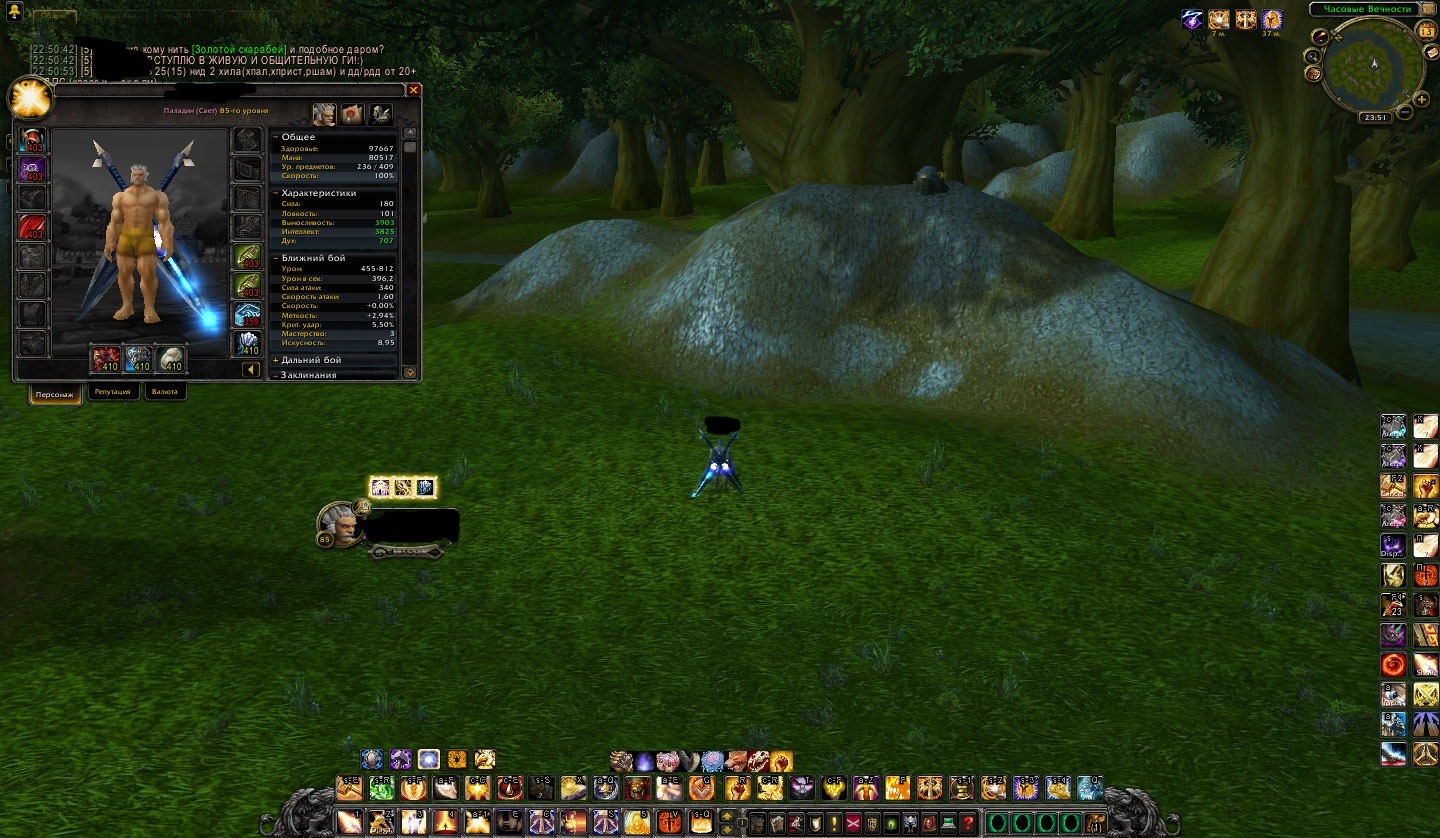
Task: Open the calendar button showing 13
Action: pyautogui.click(x=1425, y=30)
